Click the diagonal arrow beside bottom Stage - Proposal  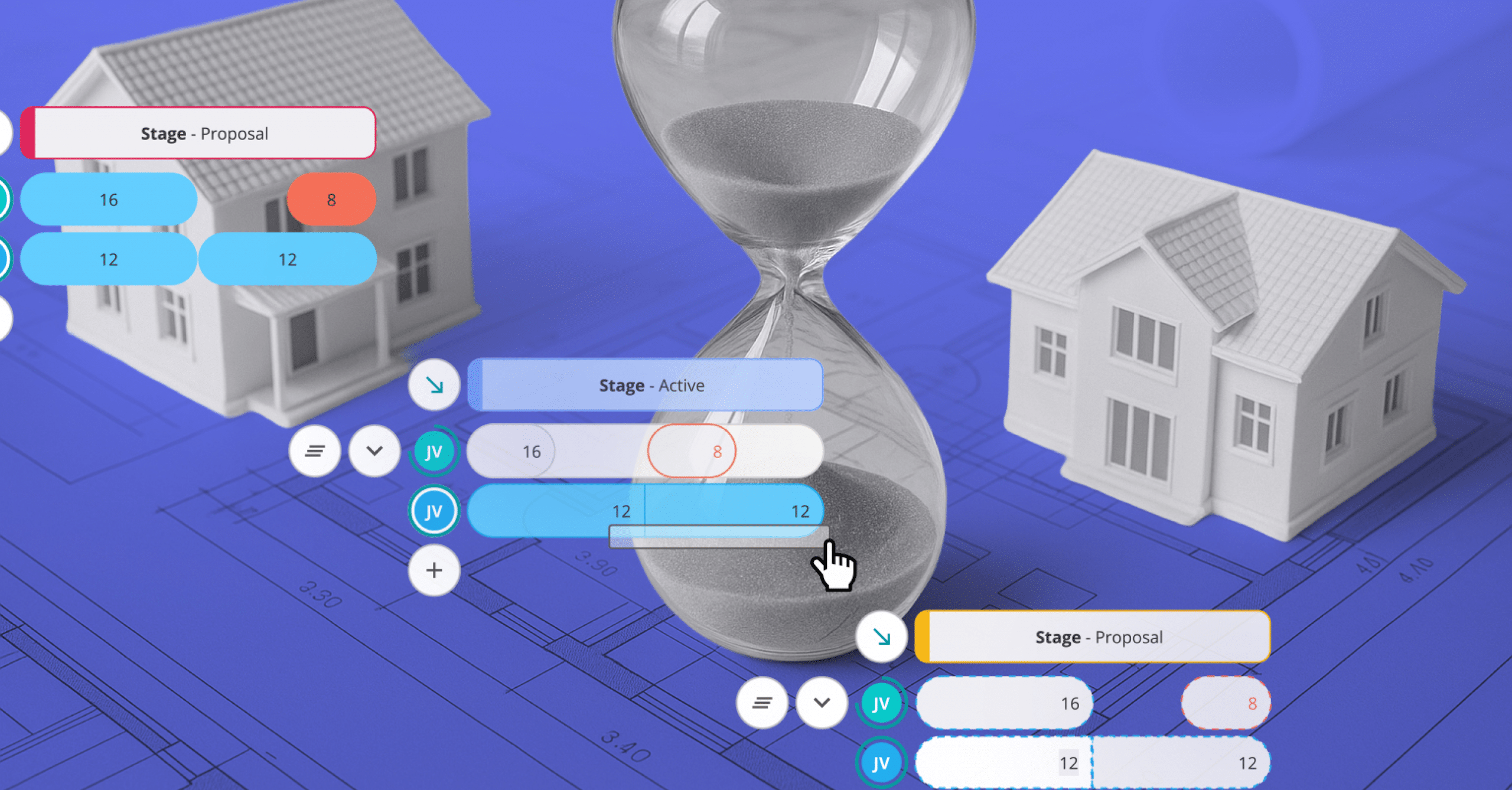[882, 636]
